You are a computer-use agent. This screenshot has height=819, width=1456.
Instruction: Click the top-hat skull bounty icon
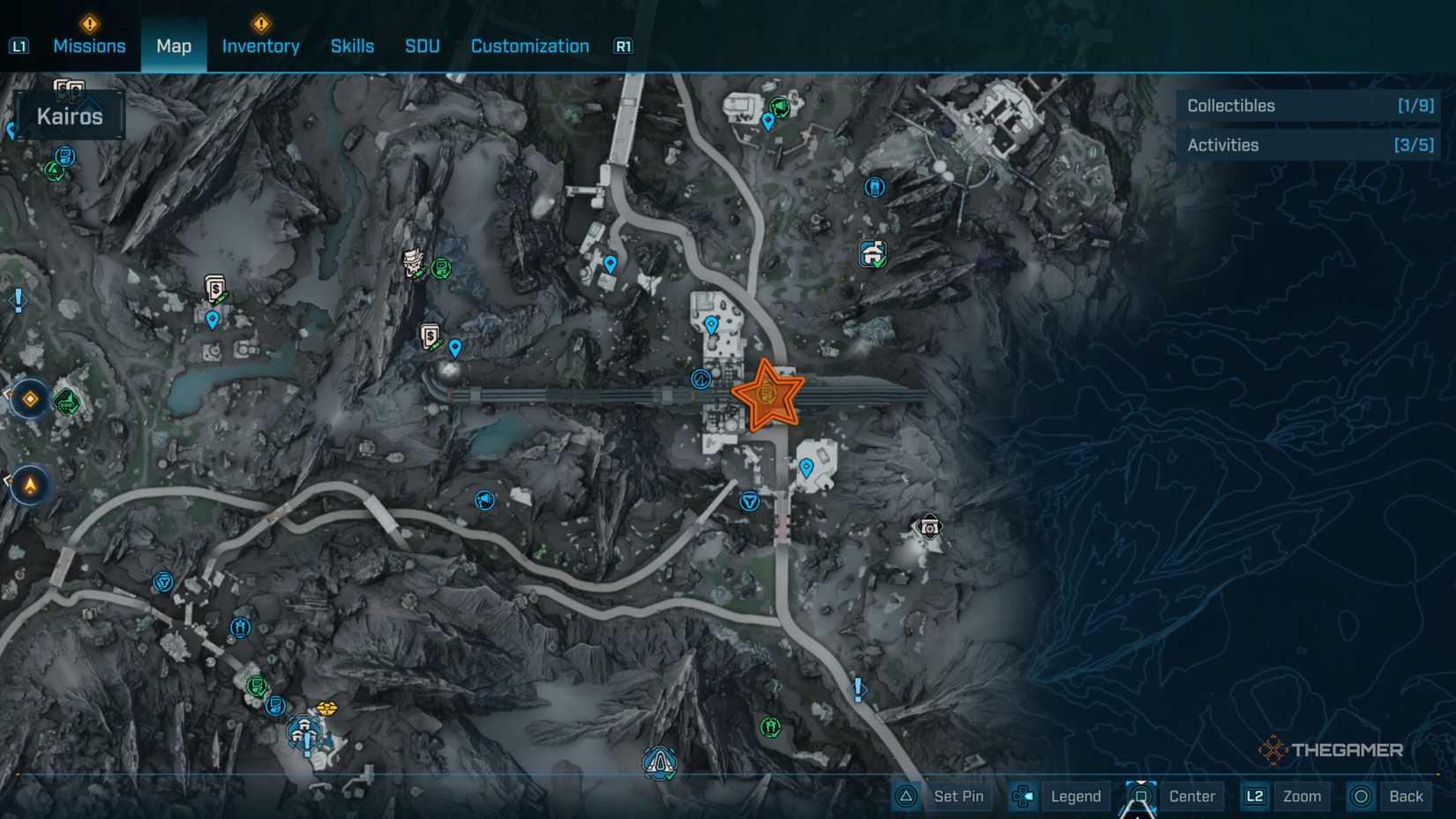click(413, 263)
